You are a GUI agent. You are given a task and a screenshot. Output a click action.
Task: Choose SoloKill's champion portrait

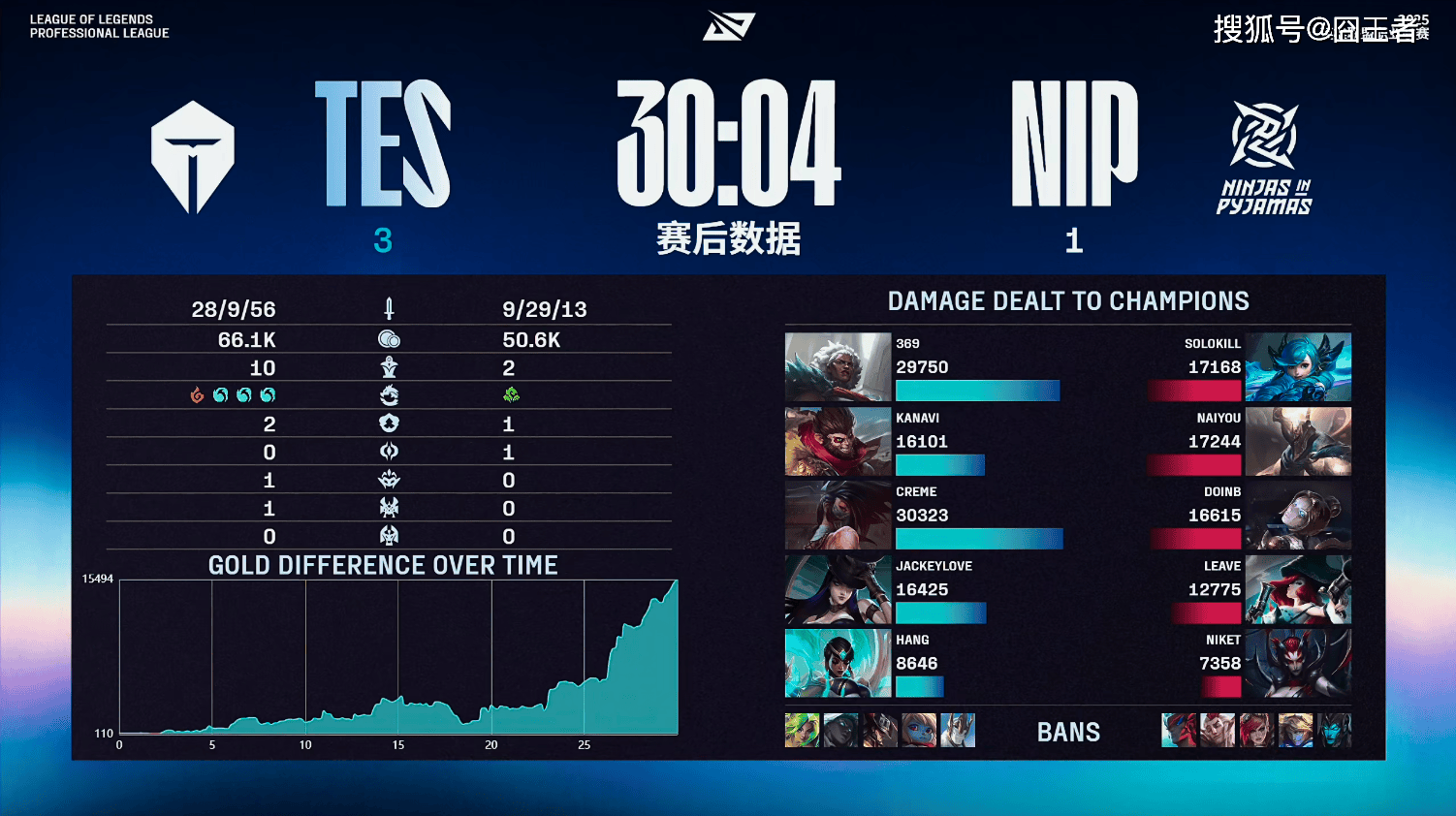point(1297,367)
